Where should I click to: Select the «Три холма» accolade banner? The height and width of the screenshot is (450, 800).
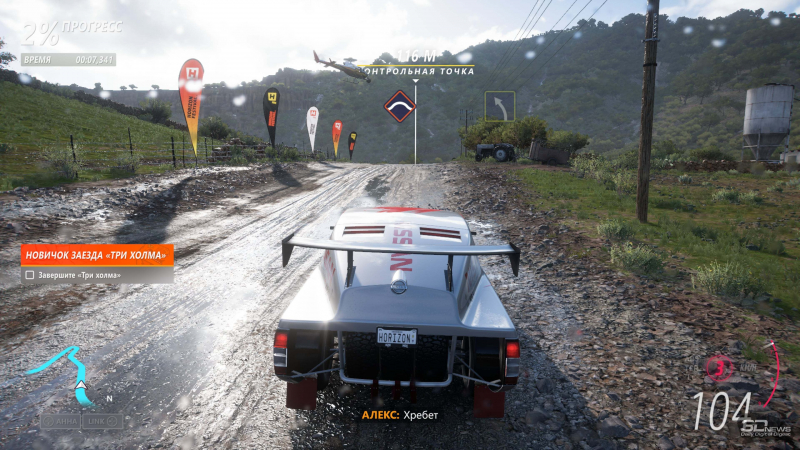point(97,255)
